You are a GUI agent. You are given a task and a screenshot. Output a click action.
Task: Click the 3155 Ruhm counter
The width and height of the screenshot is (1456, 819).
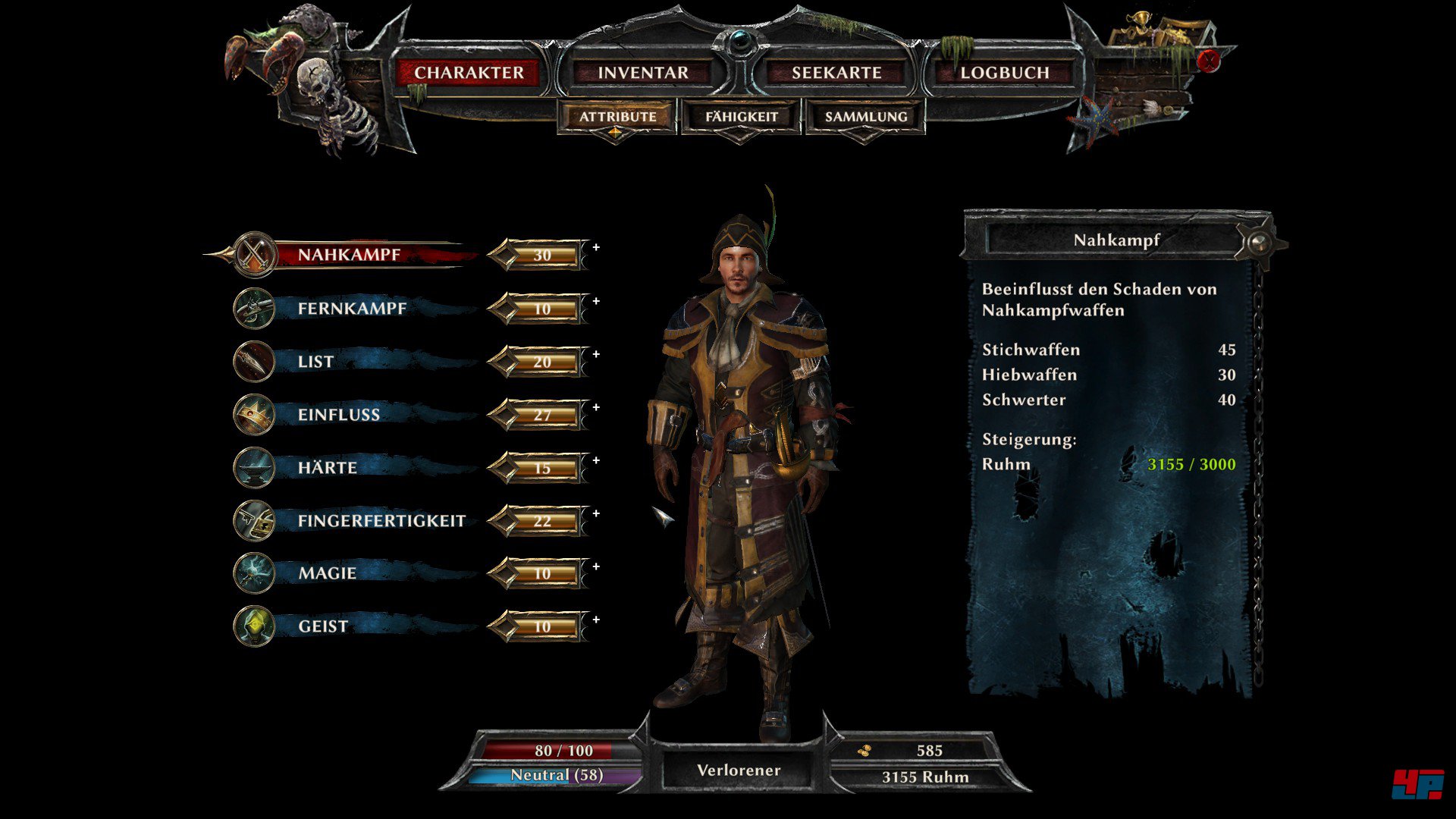(x=925, y=777)
